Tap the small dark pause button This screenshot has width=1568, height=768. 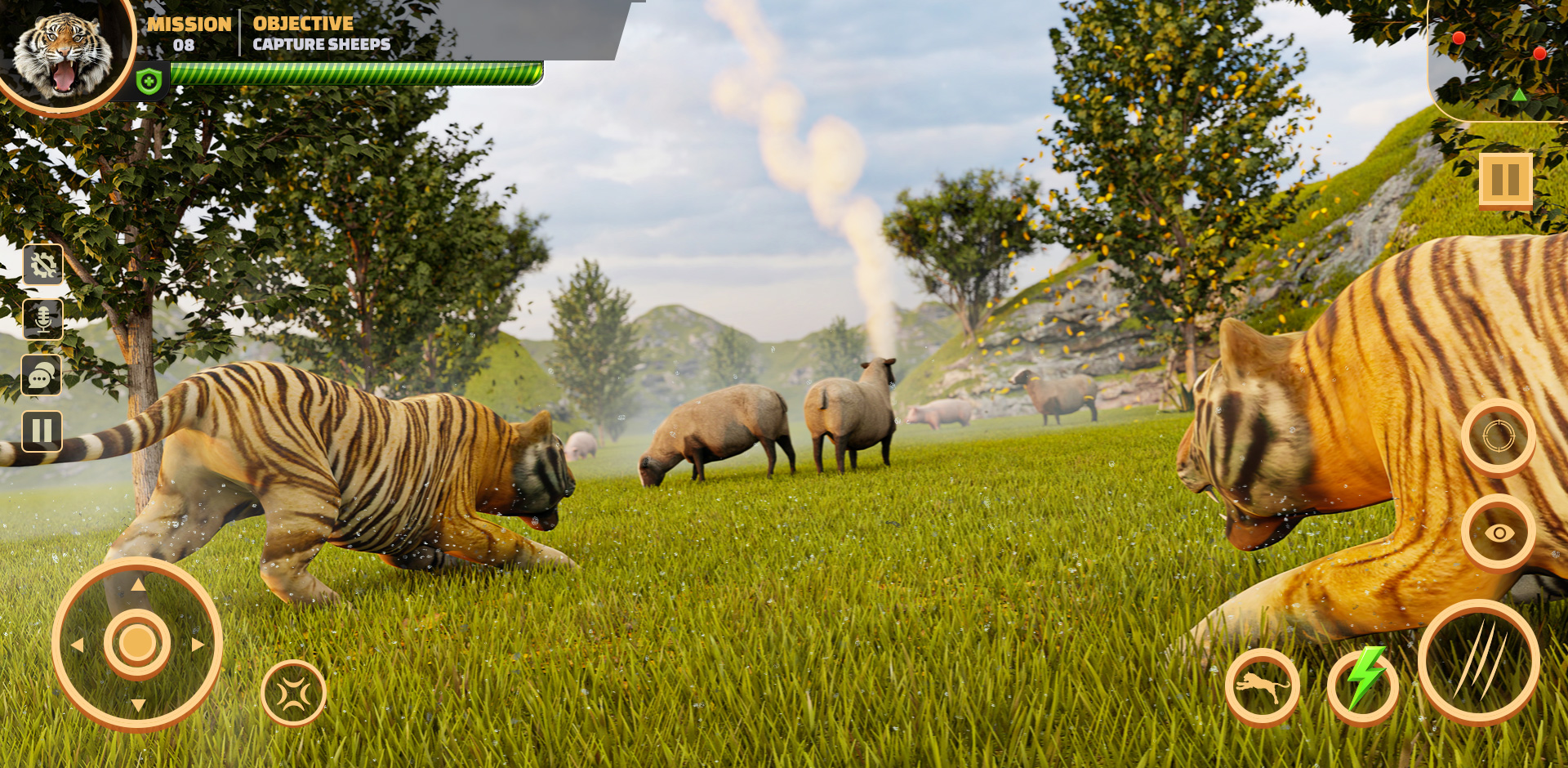[42, 431]
